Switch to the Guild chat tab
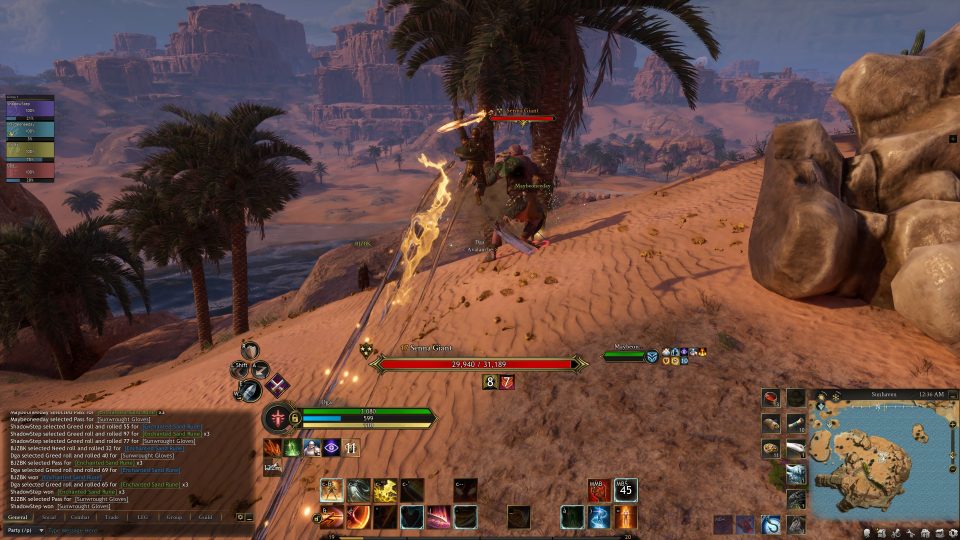 tap(205, 517)
